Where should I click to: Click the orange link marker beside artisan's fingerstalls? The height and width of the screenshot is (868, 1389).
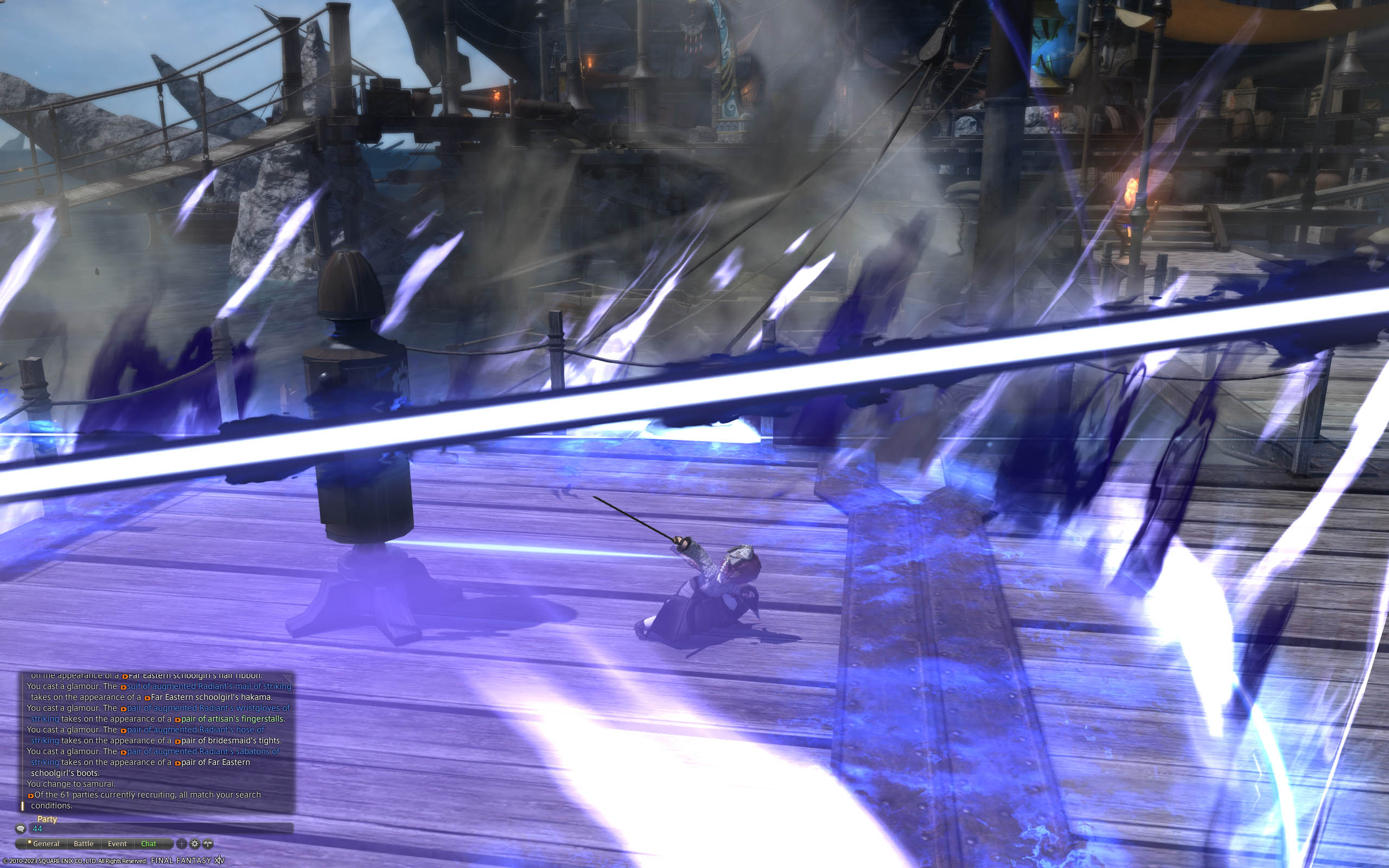coord(178,719)
